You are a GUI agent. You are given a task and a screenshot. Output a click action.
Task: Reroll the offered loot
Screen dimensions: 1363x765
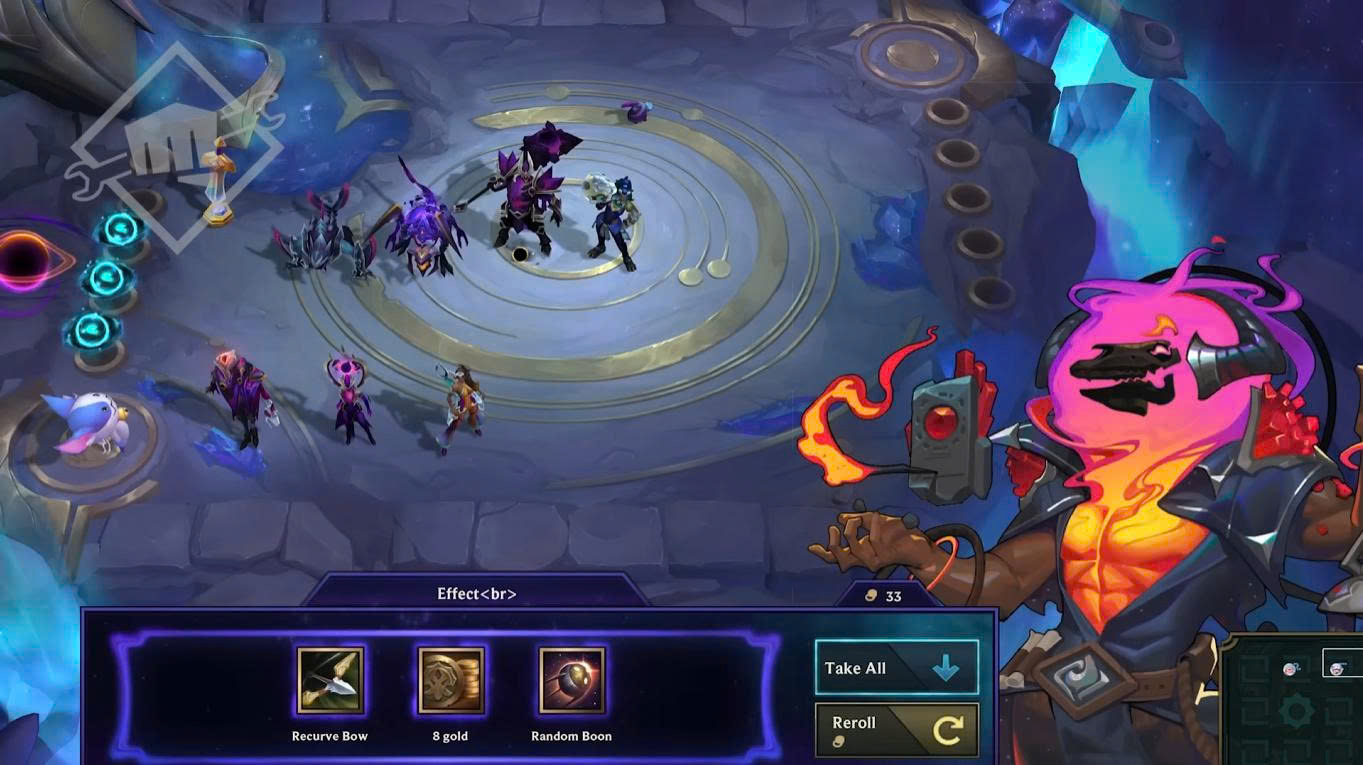[x=896, y=730]
